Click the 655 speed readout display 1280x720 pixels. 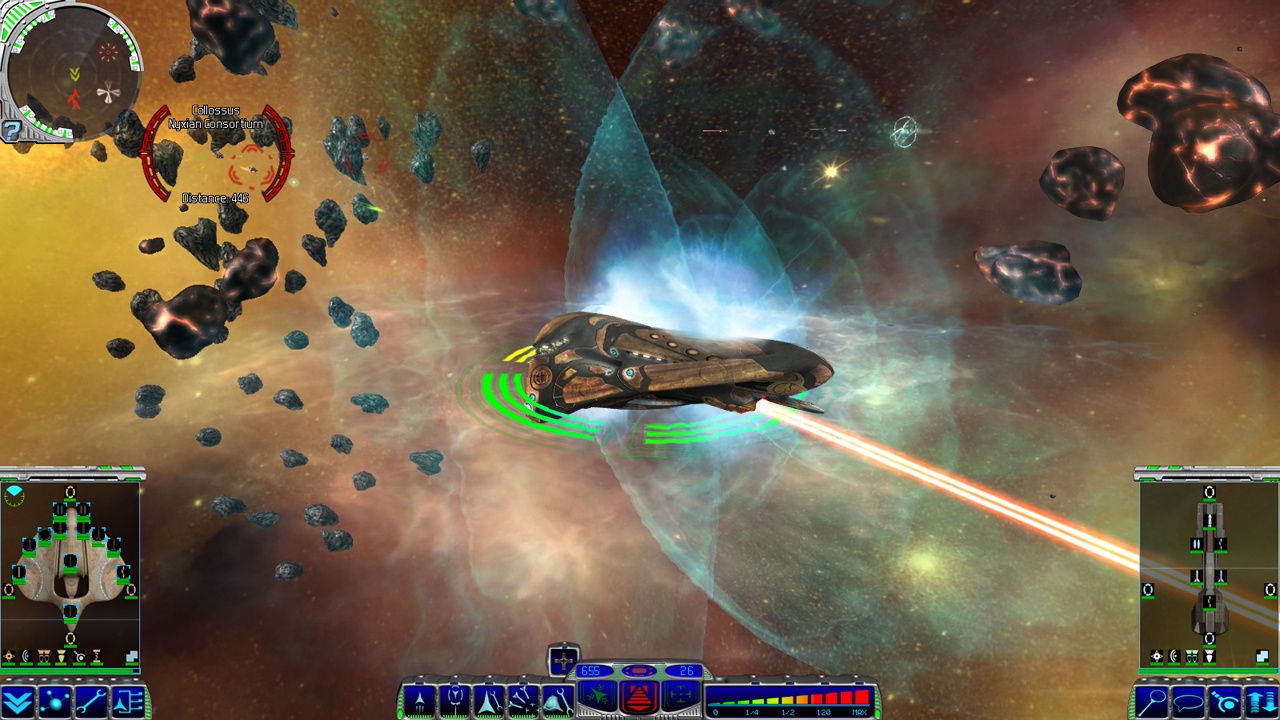[593, 671]
